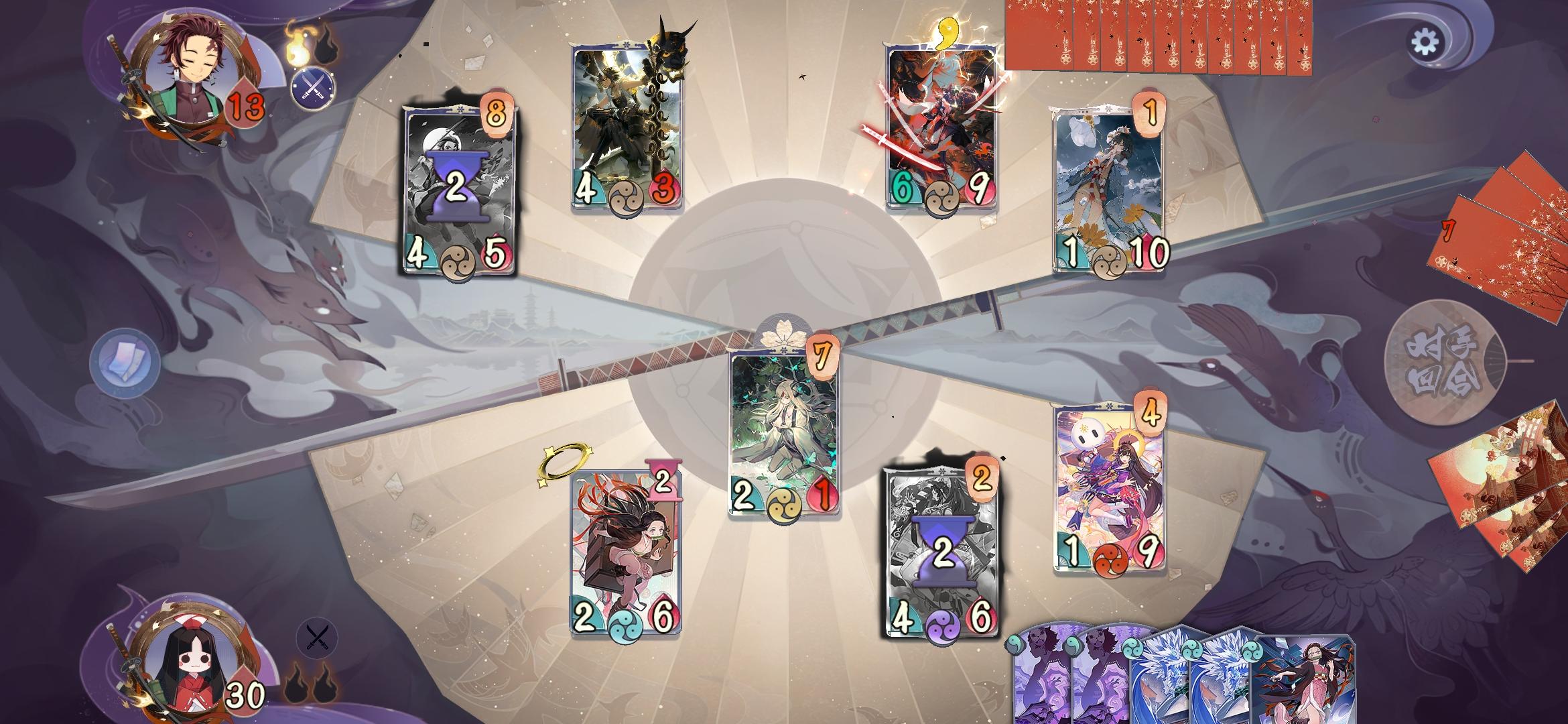Open the bottom-left player's portrait
Viewport: 1568px width, 724px height.
click(192, 670)
